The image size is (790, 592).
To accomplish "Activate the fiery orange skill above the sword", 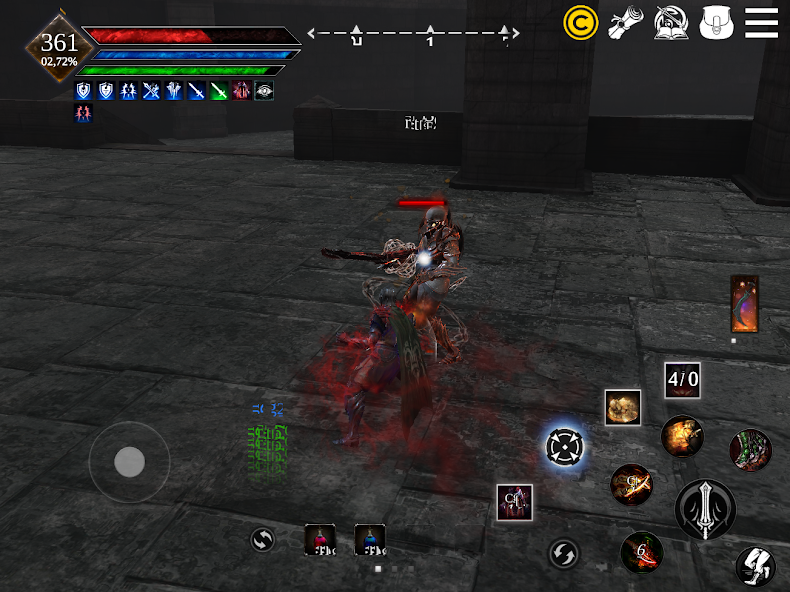I will tap(682, 436).
